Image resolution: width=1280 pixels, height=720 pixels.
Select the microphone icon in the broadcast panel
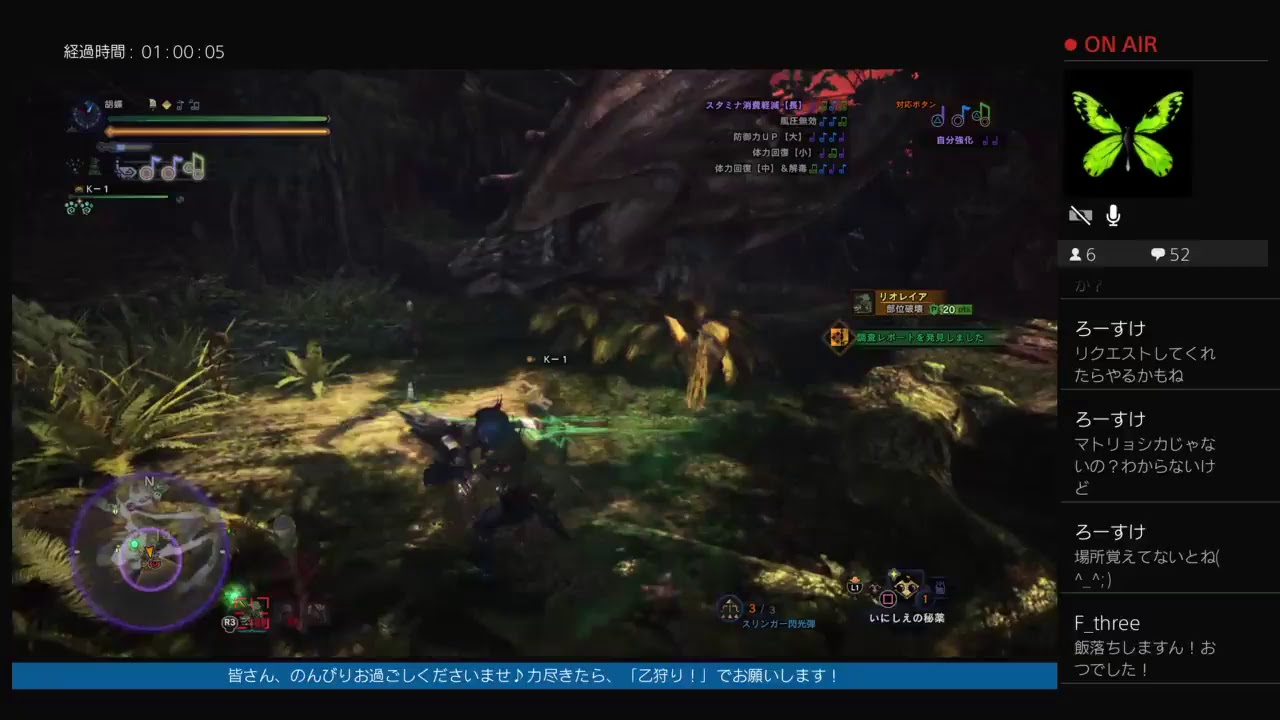(x=1112, y=214)
